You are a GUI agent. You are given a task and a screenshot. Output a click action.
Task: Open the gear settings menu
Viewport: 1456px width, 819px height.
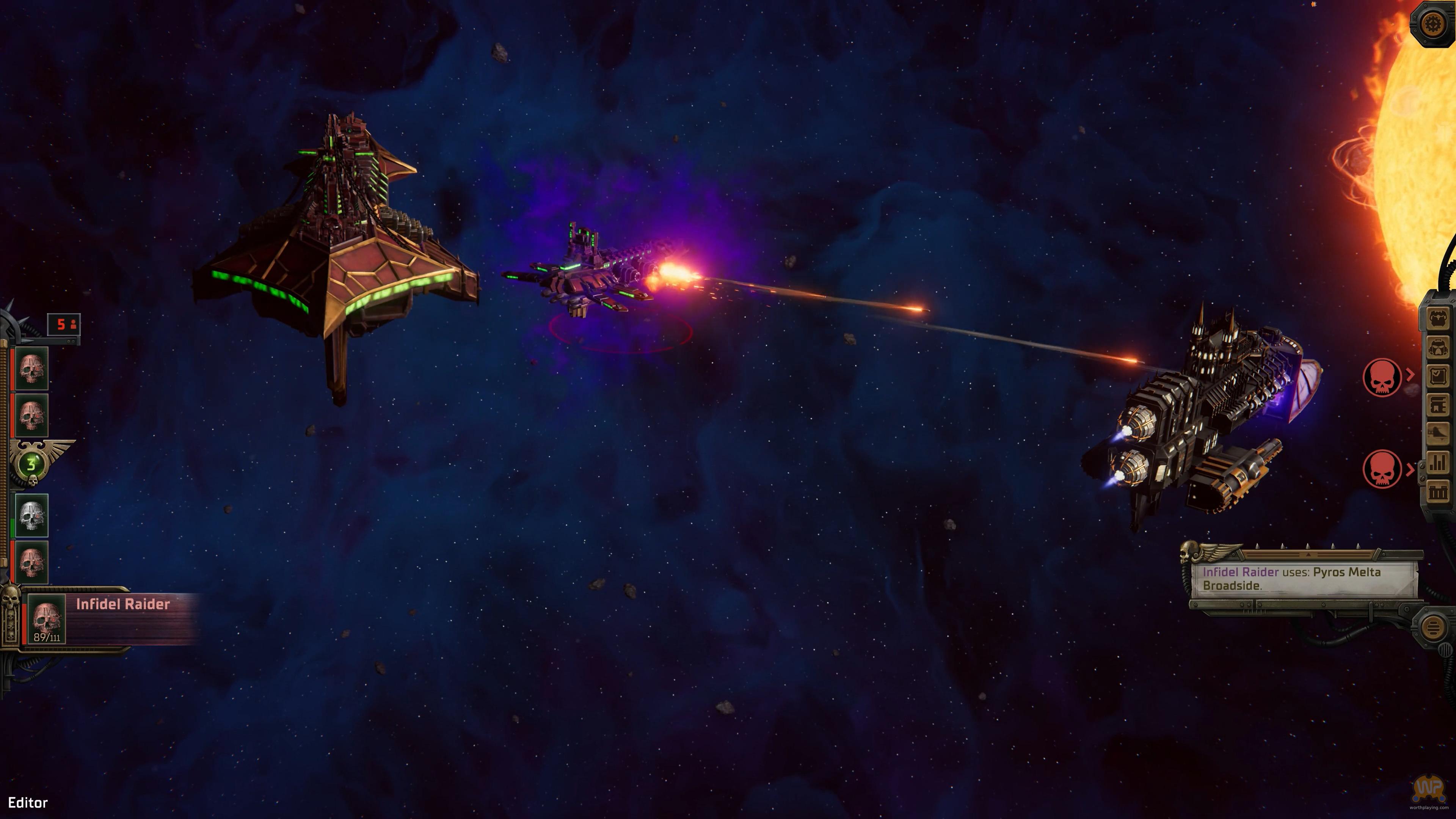click(1433, 24)
